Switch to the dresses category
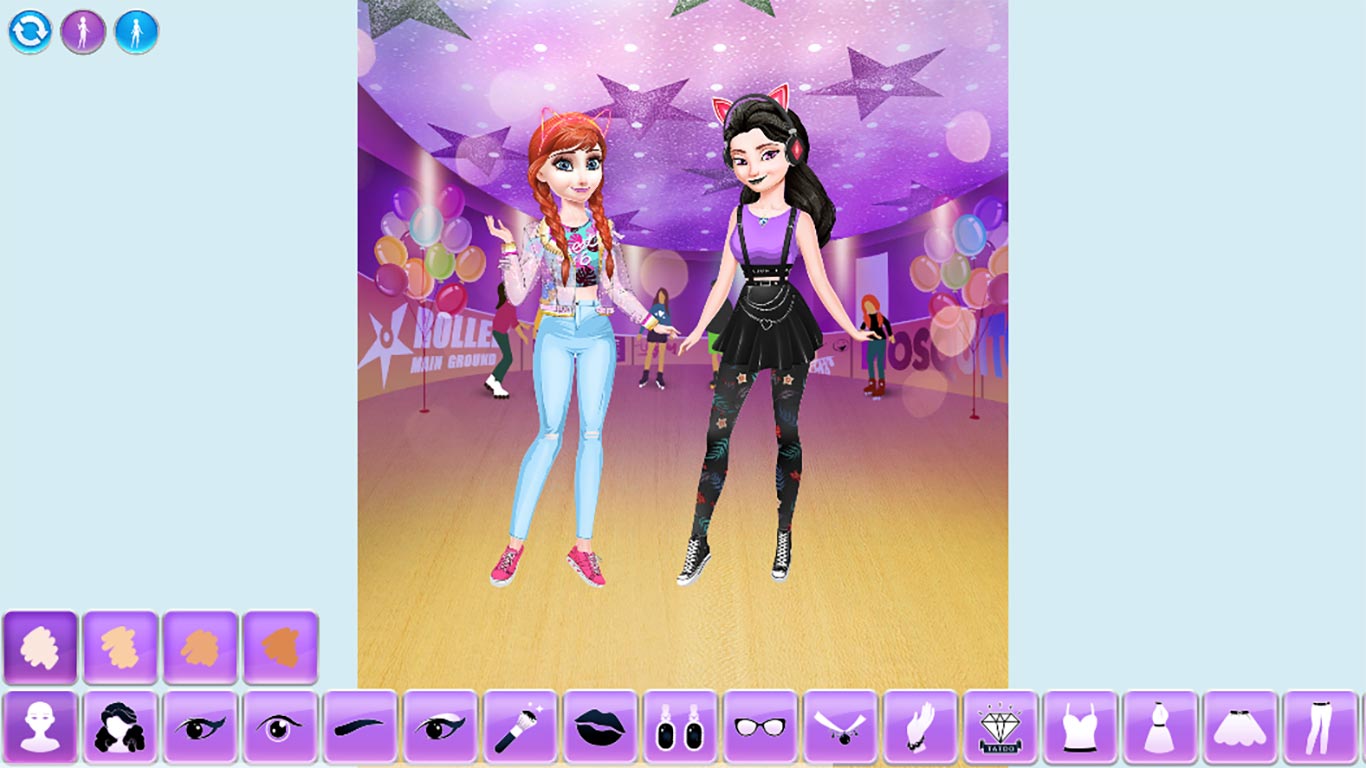Screen dimensions: 1366x768 [x=1160, y=735]
